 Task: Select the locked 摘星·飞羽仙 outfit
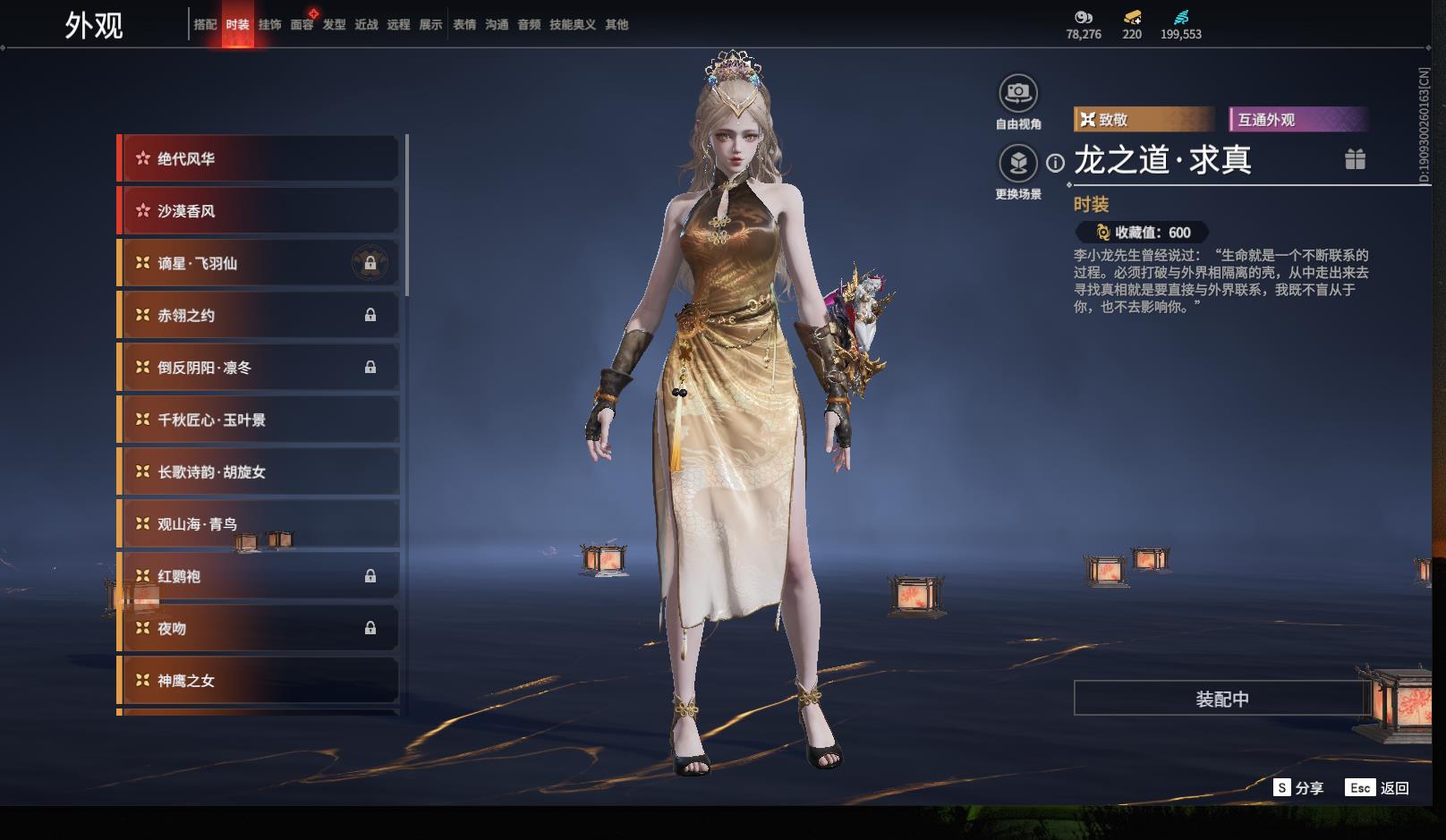259,264
